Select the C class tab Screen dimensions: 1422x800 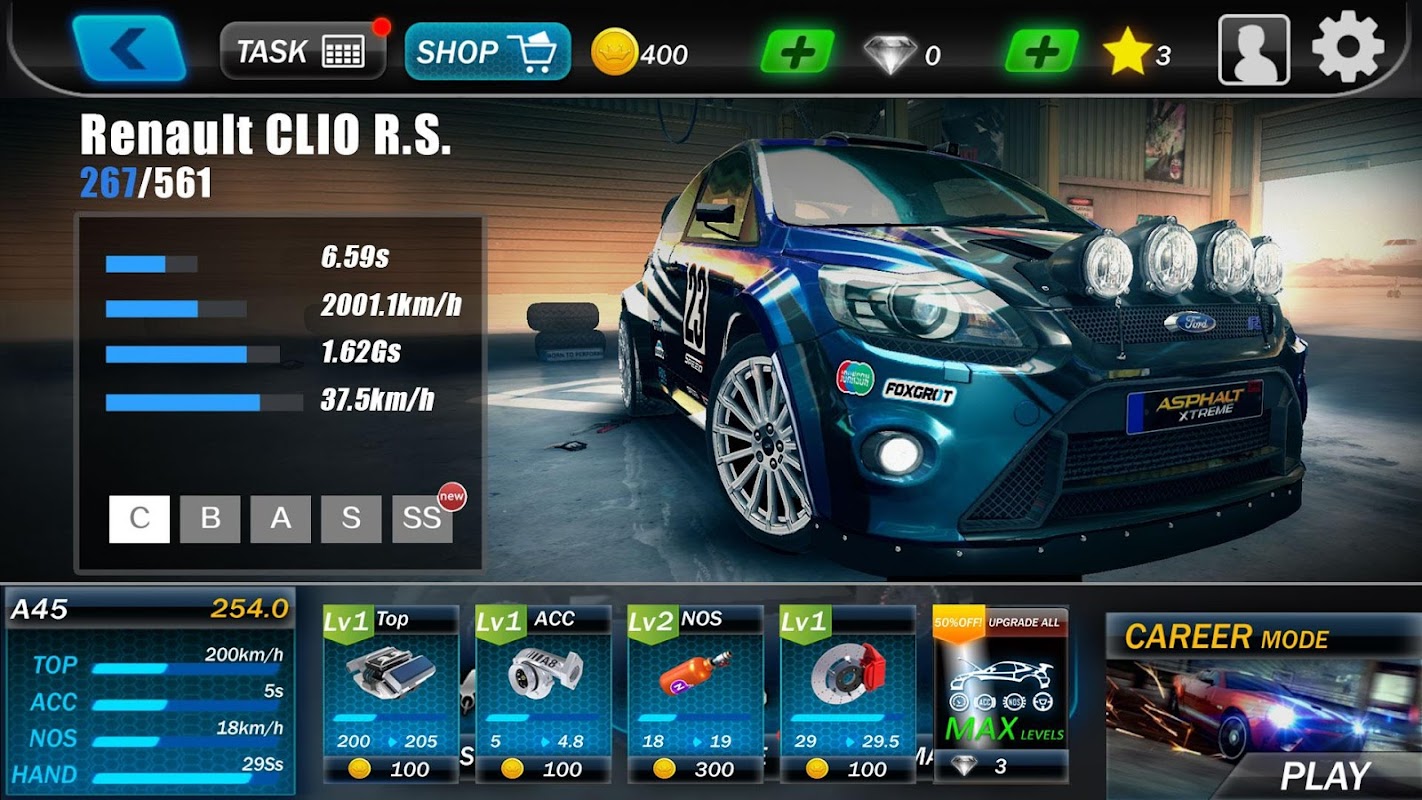click(x=139, y=519)
